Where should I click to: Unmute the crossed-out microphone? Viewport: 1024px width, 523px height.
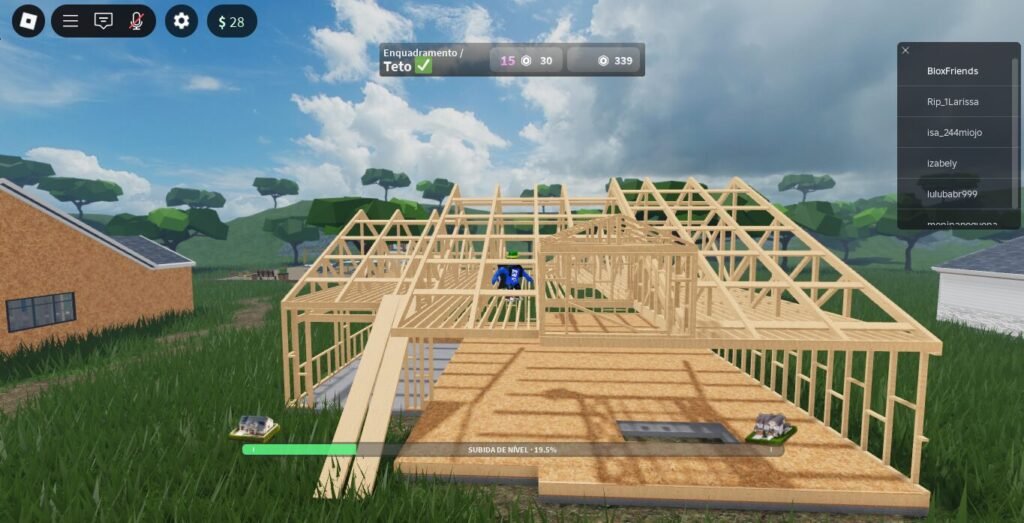[x=136, y=21]
